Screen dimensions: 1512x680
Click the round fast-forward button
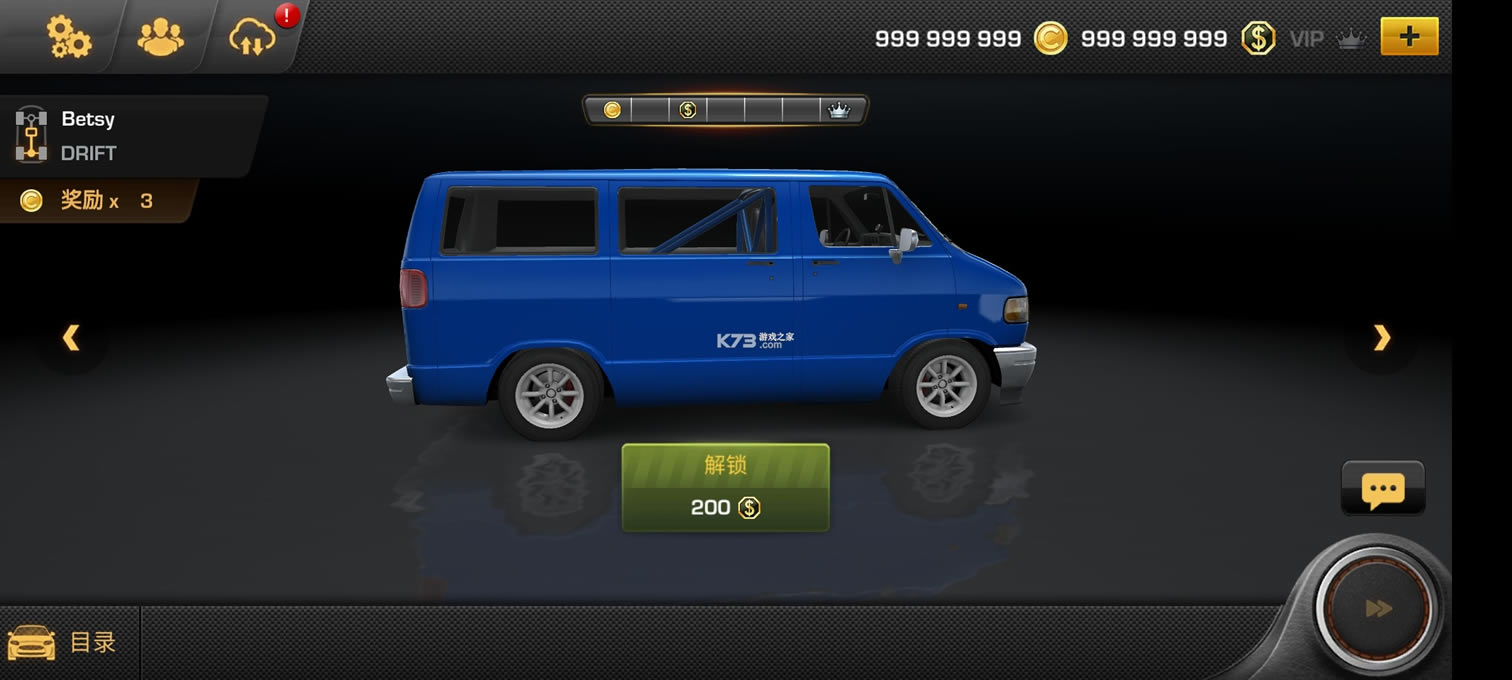pos(1378,608)
